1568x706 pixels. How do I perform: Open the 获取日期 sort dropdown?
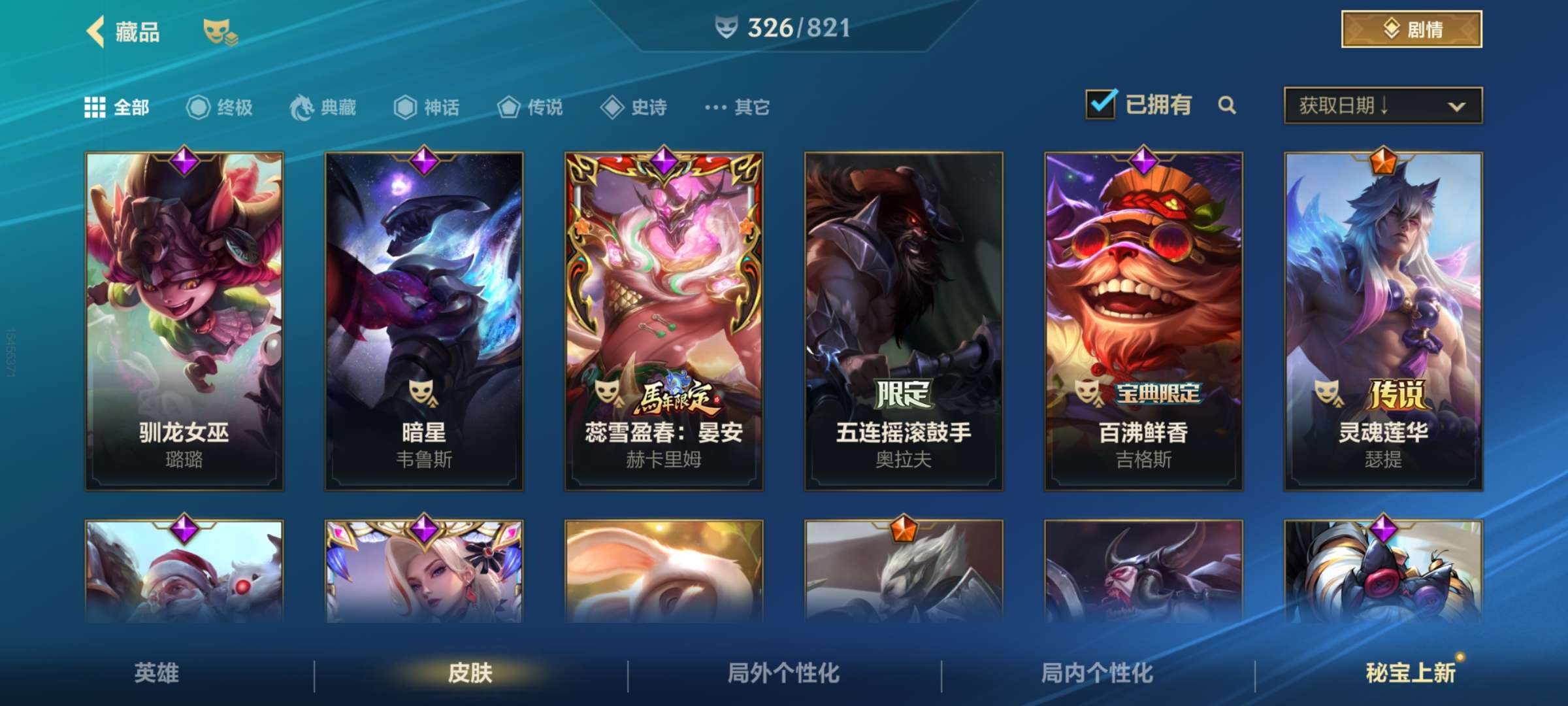point(1382,105)
